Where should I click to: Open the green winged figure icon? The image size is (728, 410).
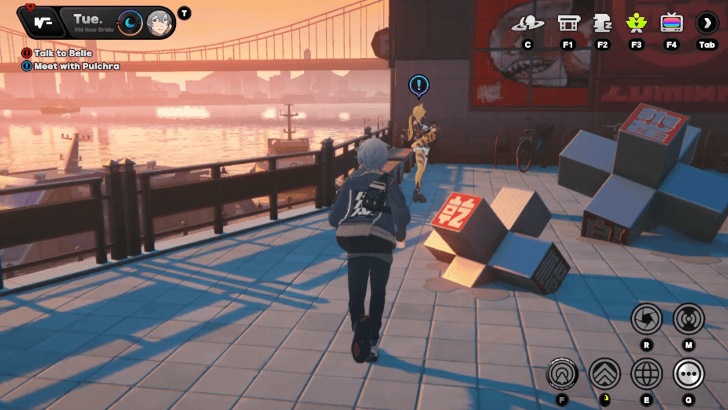click(x=636, y=22)
